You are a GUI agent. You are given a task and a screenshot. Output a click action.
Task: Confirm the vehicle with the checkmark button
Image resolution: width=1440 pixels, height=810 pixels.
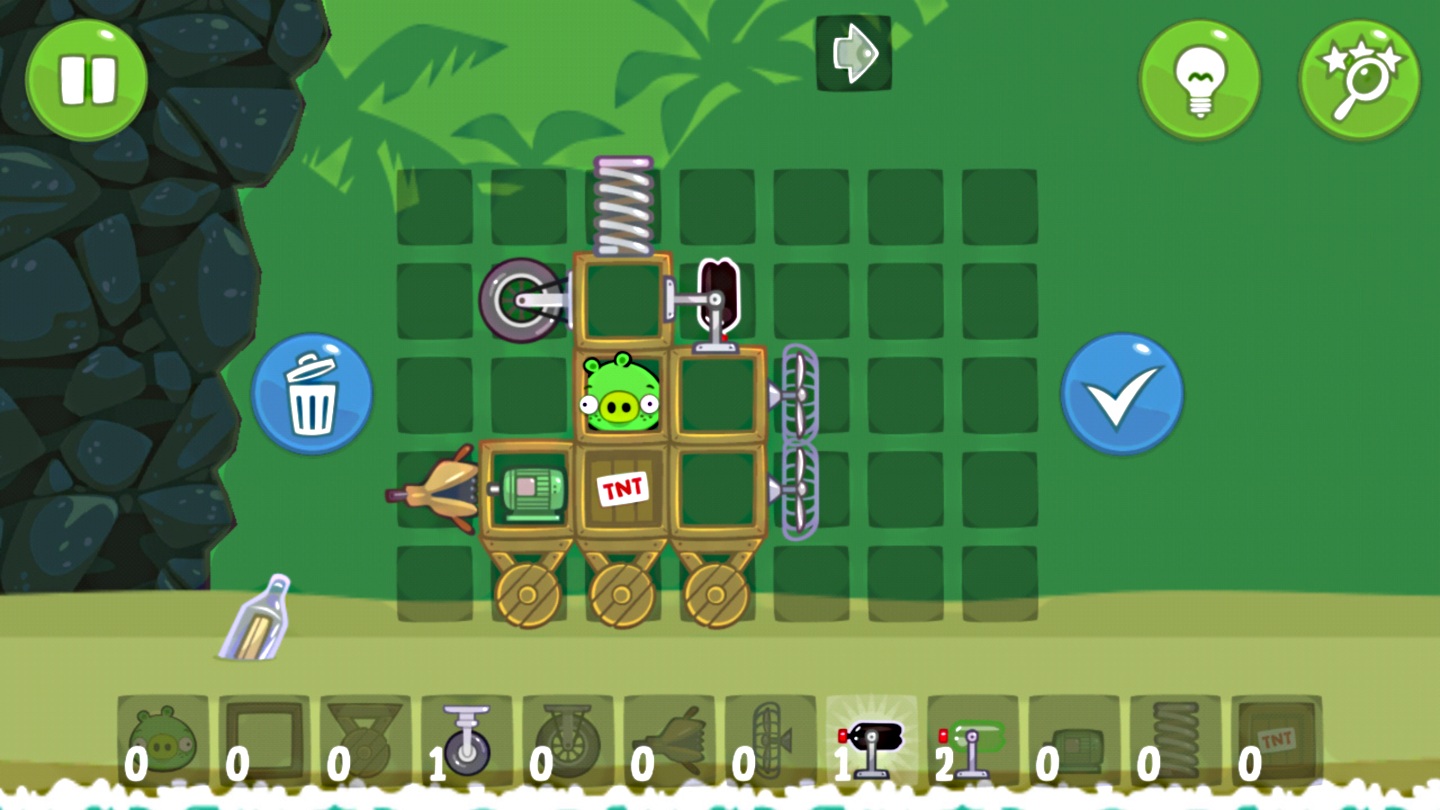coord(1122,394)
